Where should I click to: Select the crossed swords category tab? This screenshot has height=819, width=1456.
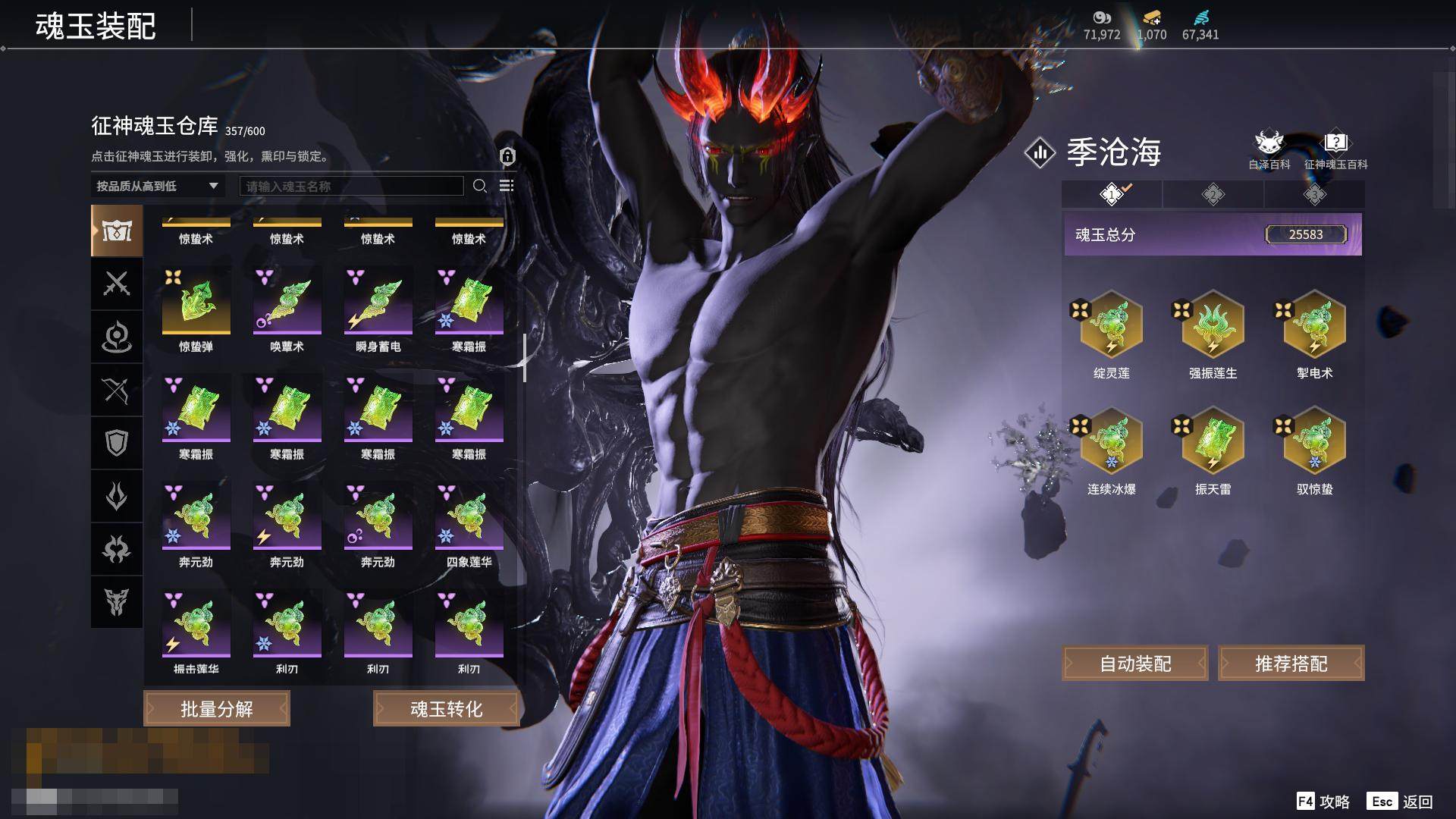tap(117, 284)
